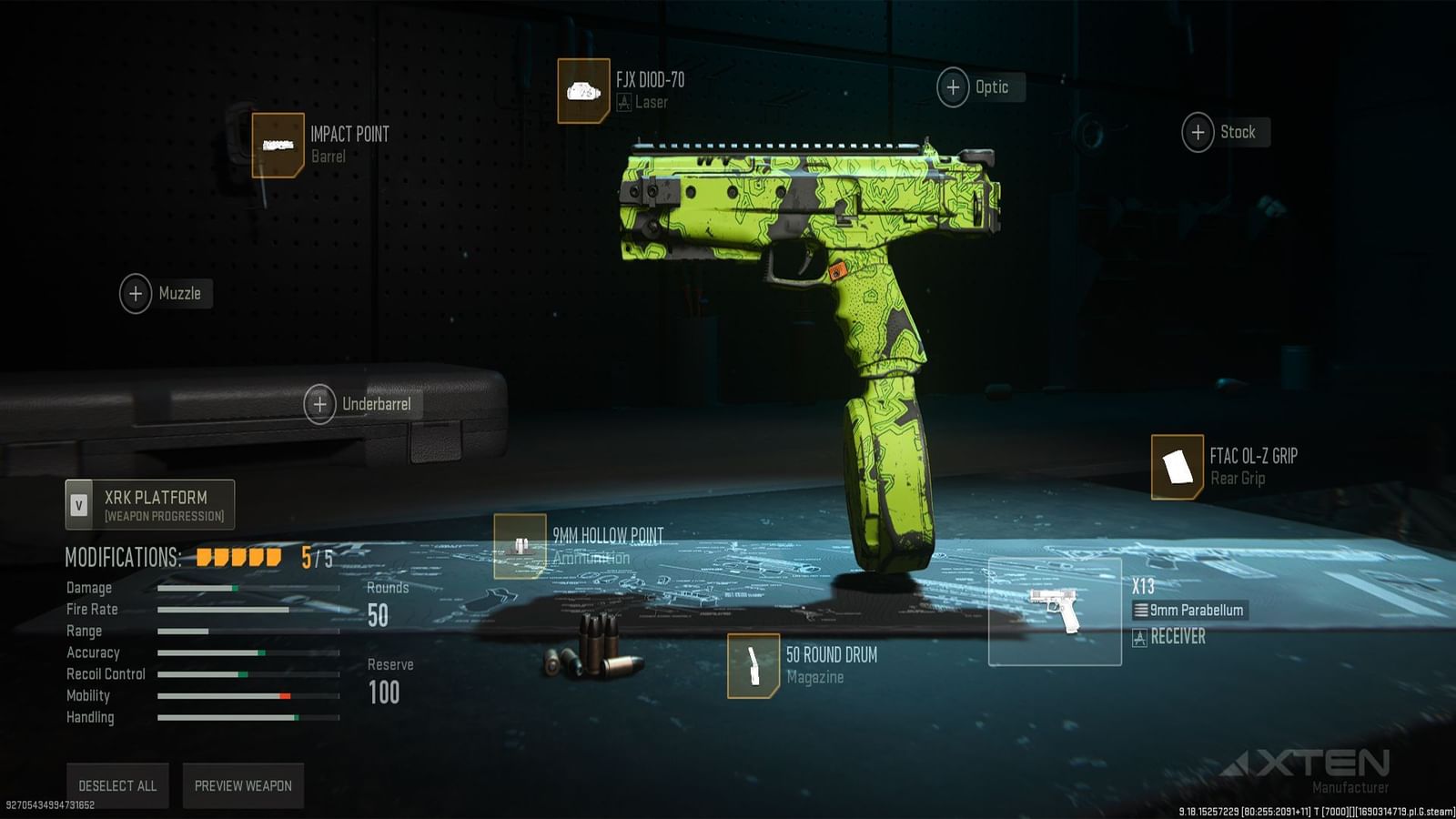
Task: Select the 9mm Parabellum caliber tag
Action: (x=1191, y=611)
